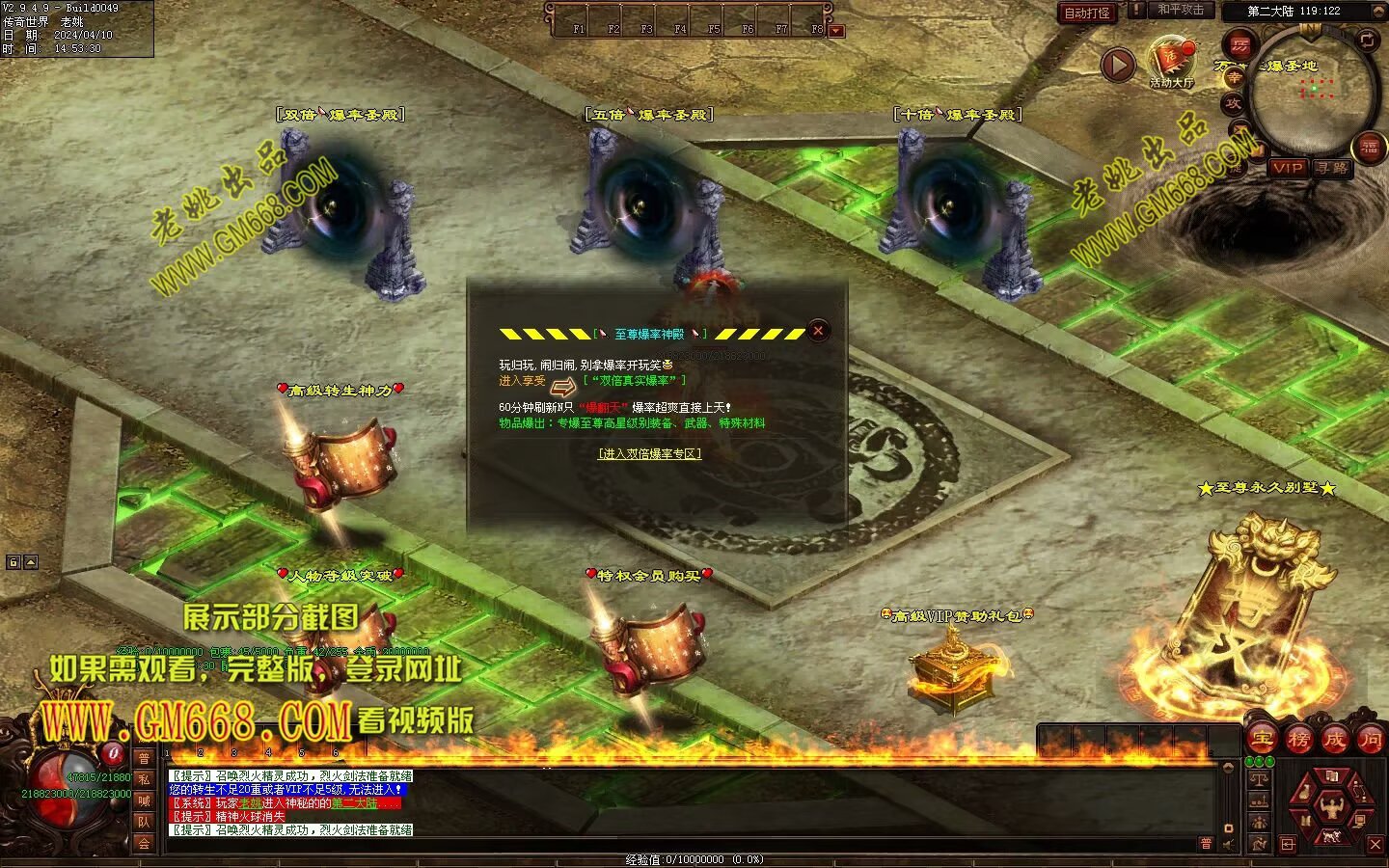Select the 私 private chat channel

[144, 779]
